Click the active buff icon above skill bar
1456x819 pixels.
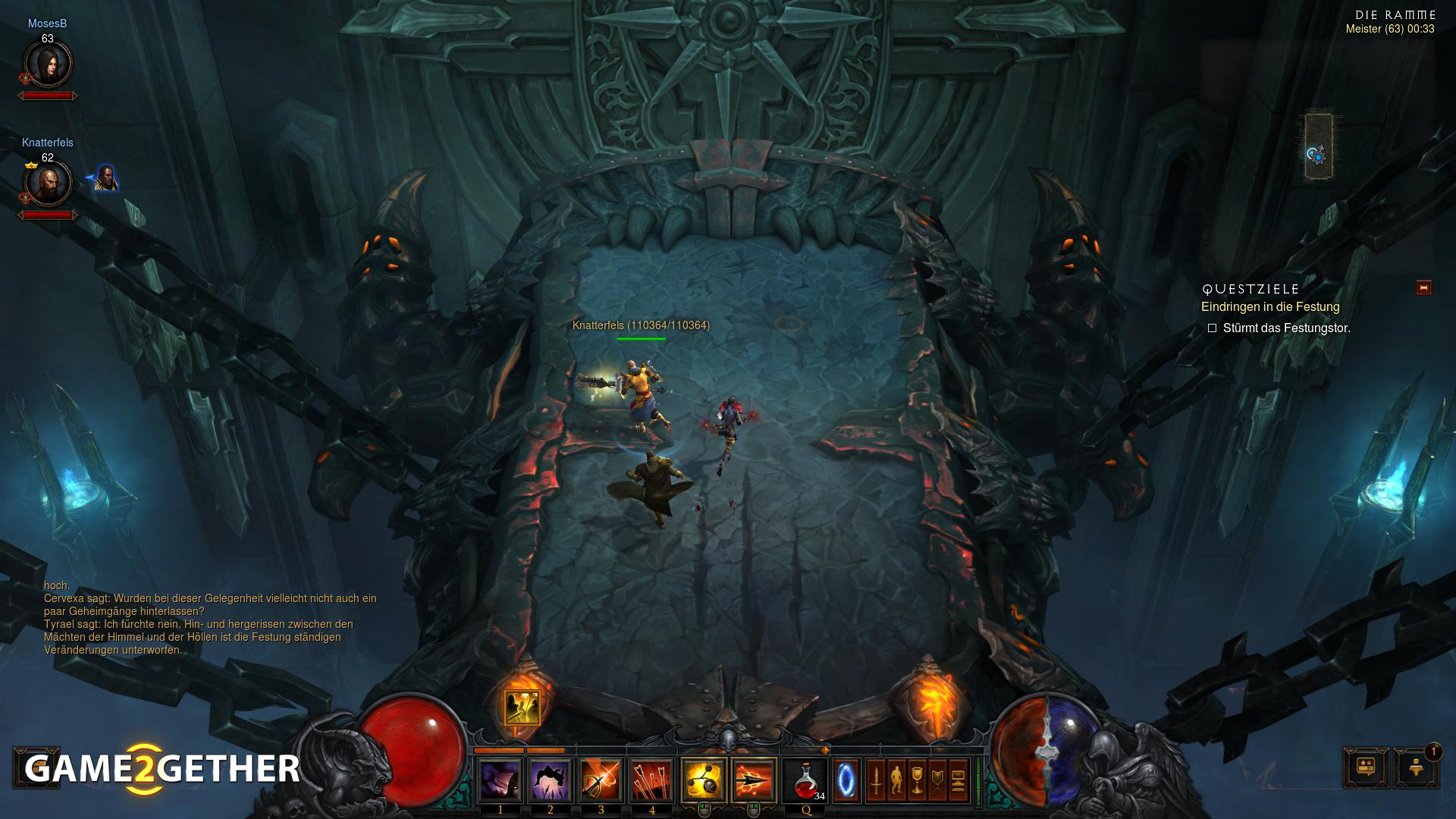[x=522, y=707]
